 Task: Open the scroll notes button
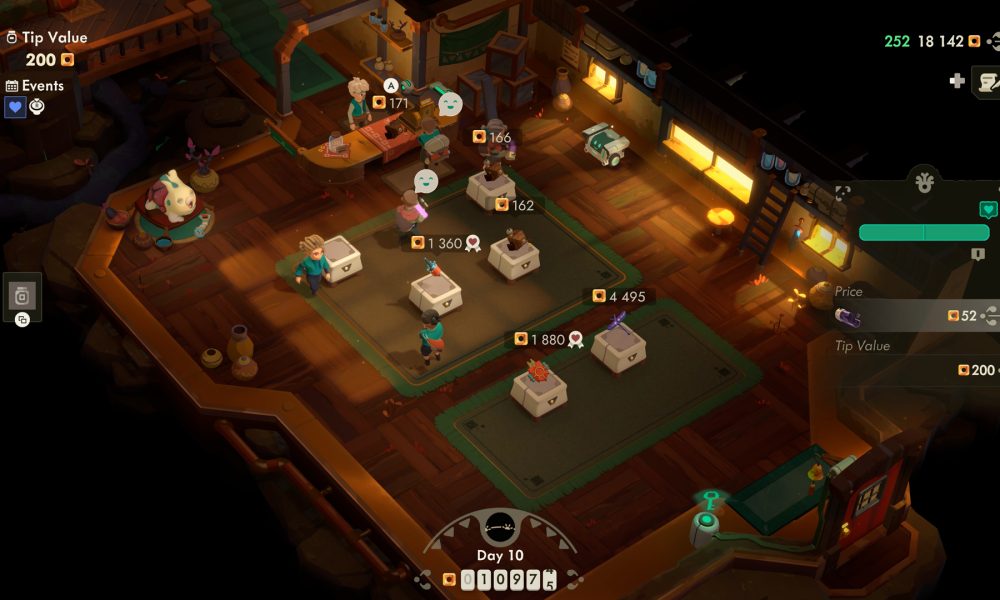(x=988, y=81)
